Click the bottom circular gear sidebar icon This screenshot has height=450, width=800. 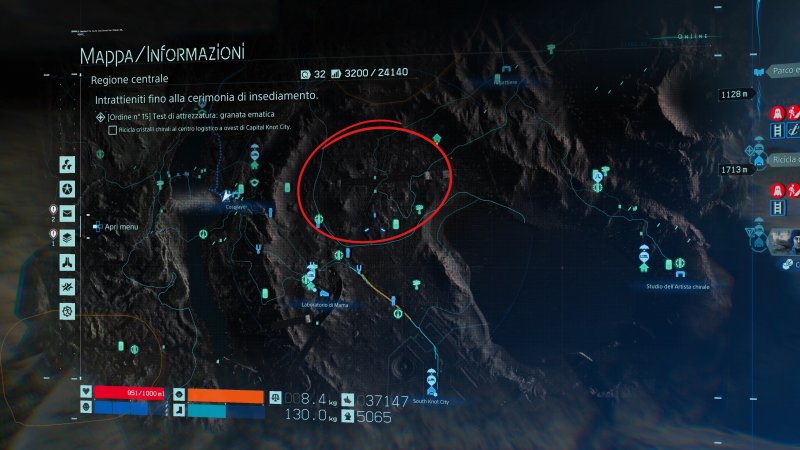pyautogui.click(x=67, y=311)
